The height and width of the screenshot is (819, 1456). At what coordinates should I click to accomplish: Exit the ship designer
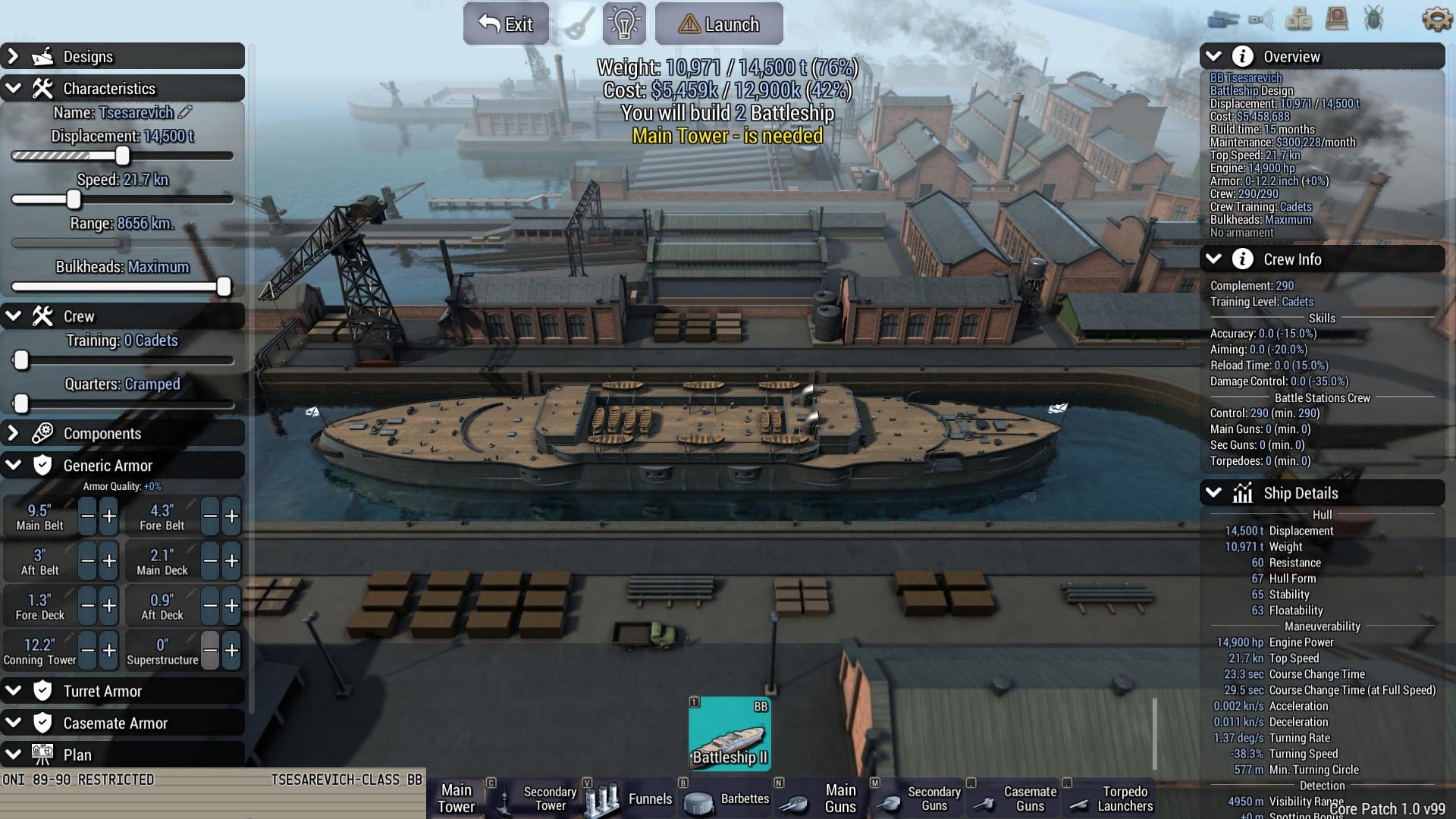coord(506,24)
